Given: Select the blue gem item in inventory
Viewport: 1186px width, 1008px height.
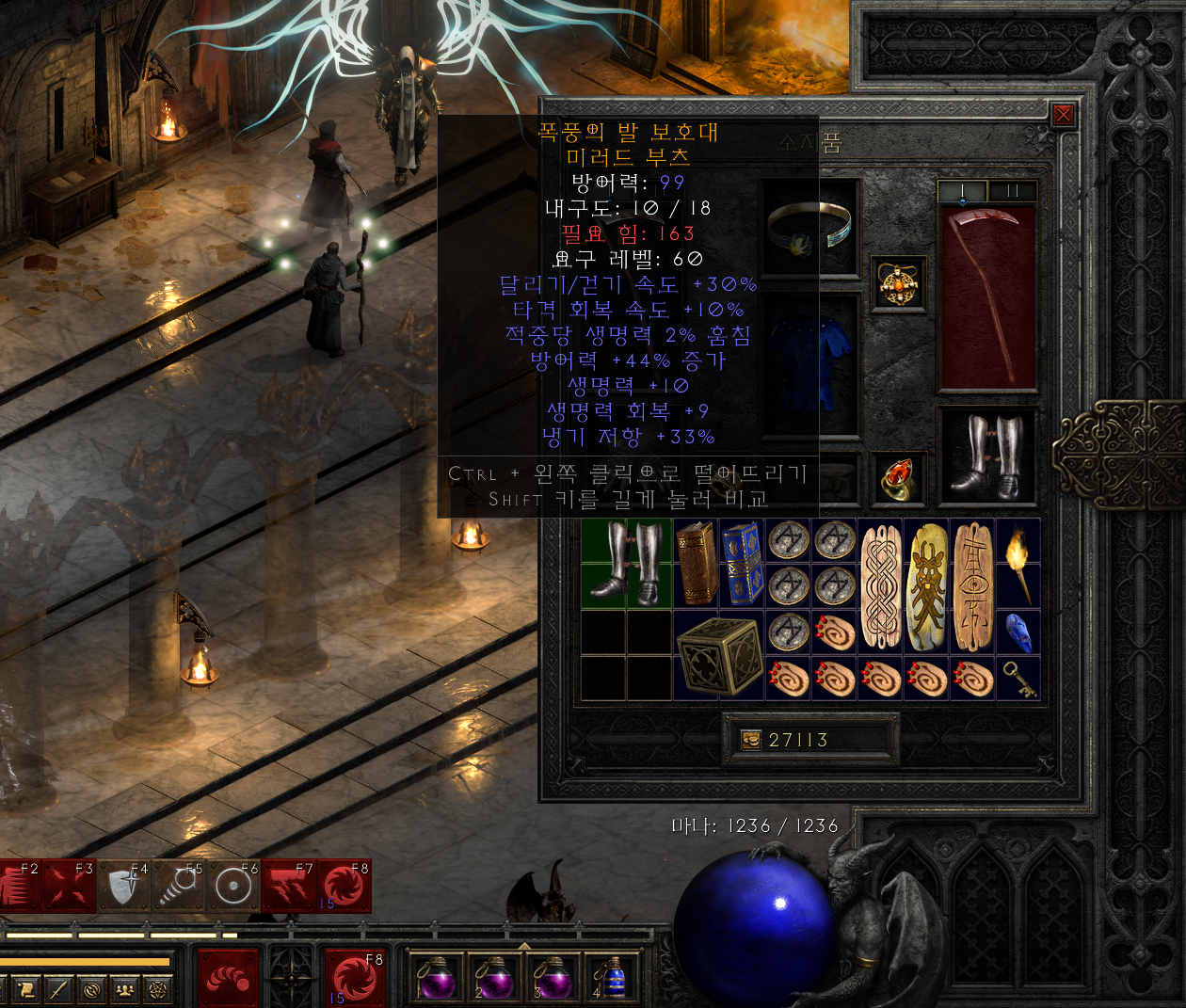Looking at the screenshot, I should 1018,632.
